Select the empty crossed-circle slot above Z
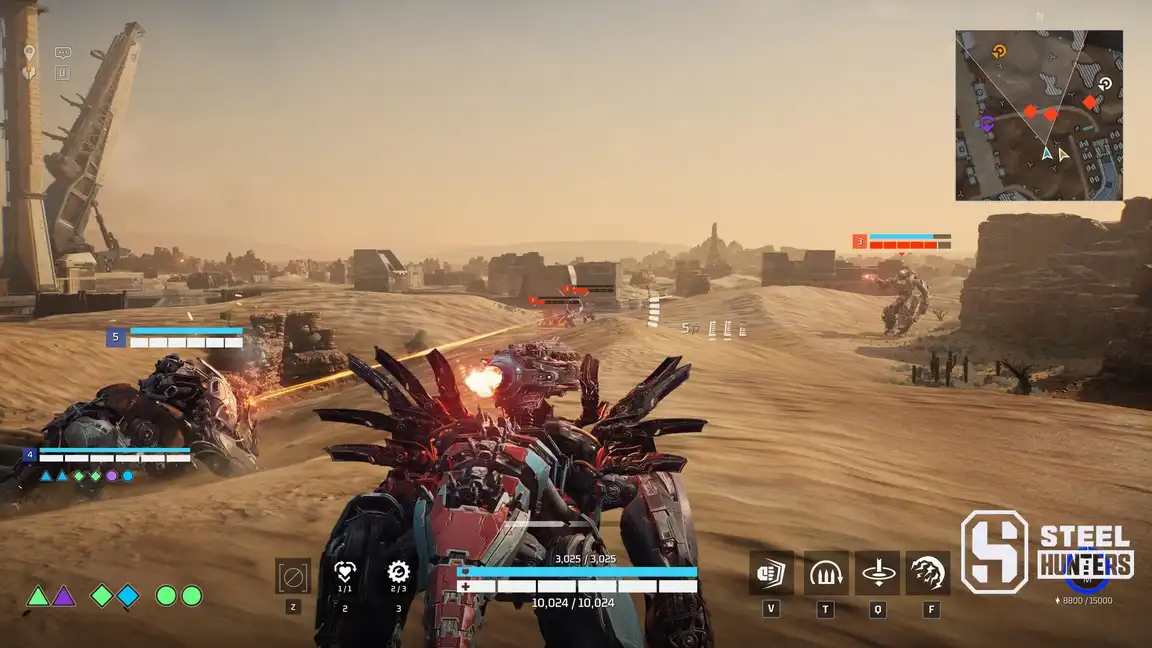Image resolution: width=1152 pixels, height=648 pixels. click(293, 576)
